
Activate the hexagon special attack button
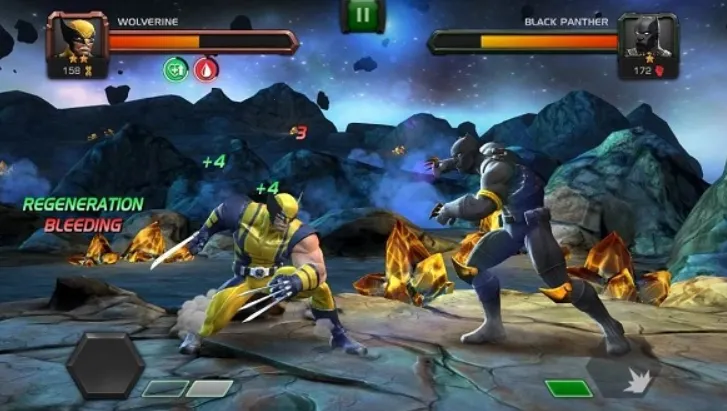(105, 366)
